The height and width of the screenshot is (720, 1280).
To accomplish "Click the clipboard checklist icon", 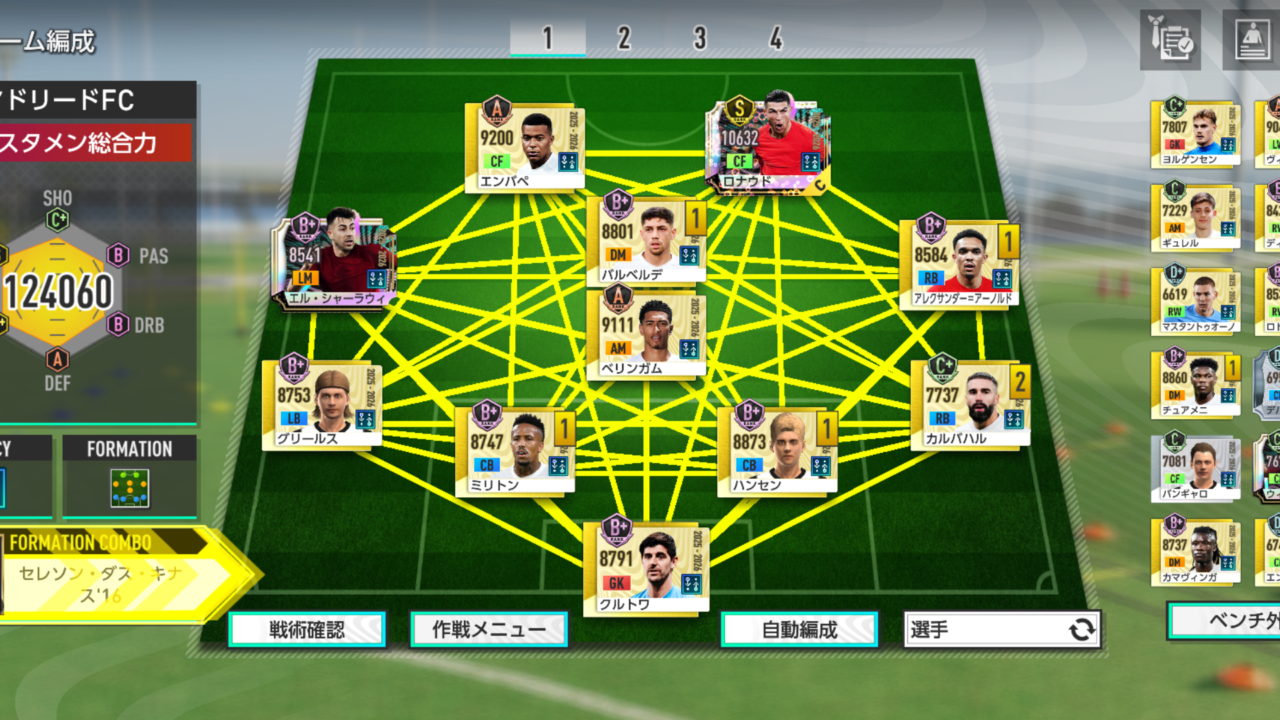I will [x=1170, y=40].
